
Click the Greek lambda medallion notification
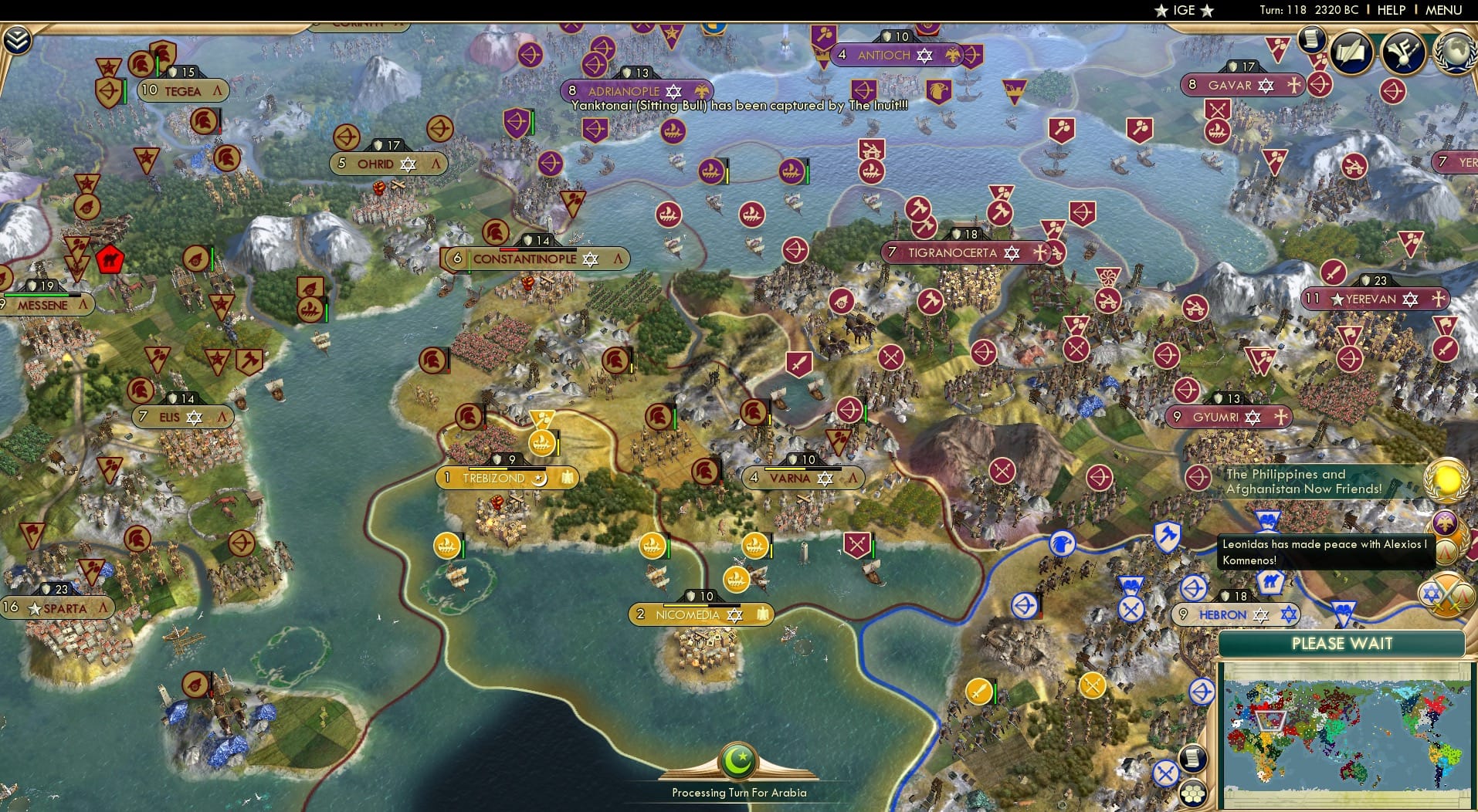pyautogui.click(x=1445, y=553)
